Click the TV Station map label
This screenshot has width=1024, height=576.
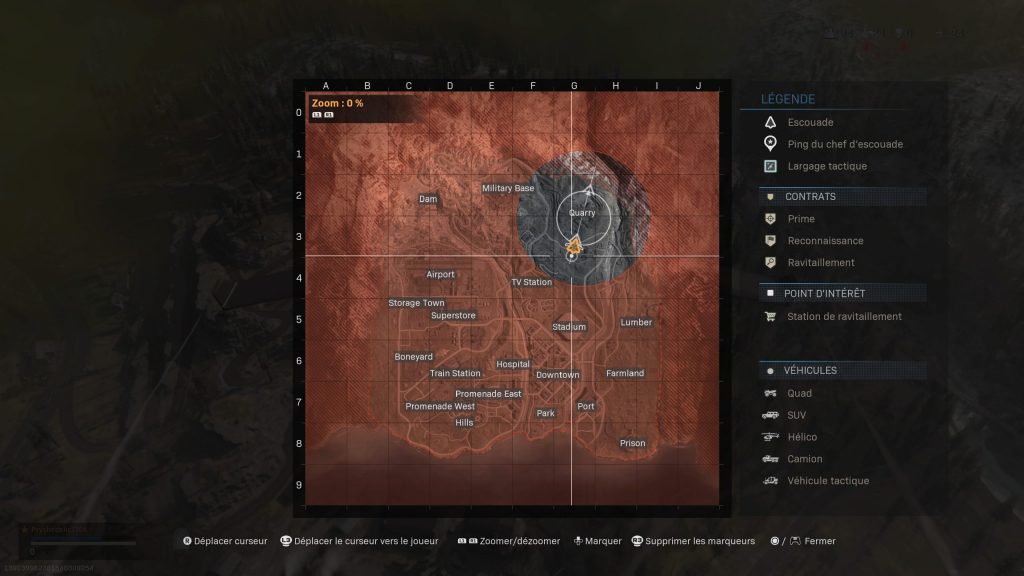(x=531, y=282)
